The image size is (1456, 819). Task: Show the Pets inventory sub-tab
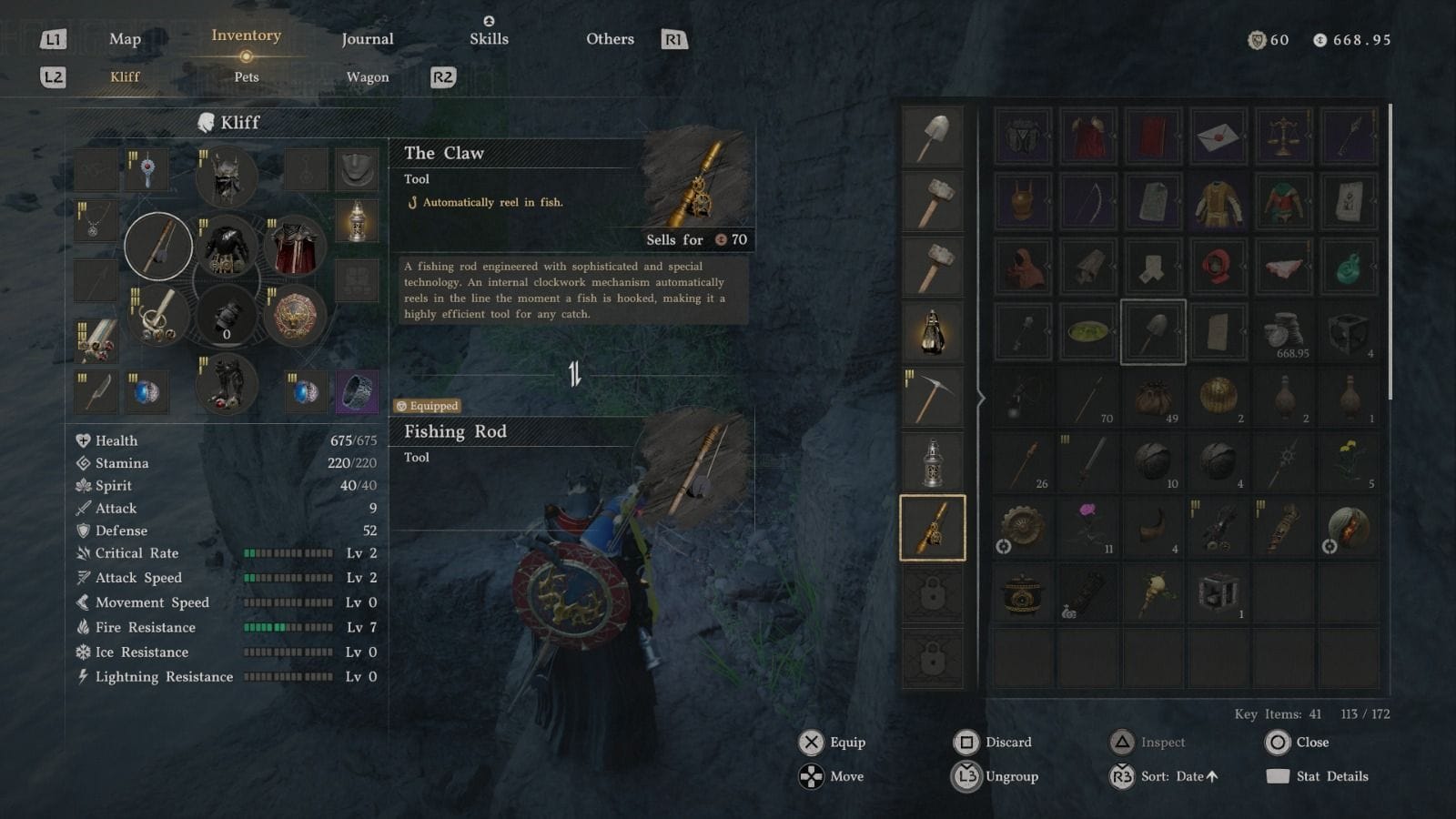pos(246,77)
